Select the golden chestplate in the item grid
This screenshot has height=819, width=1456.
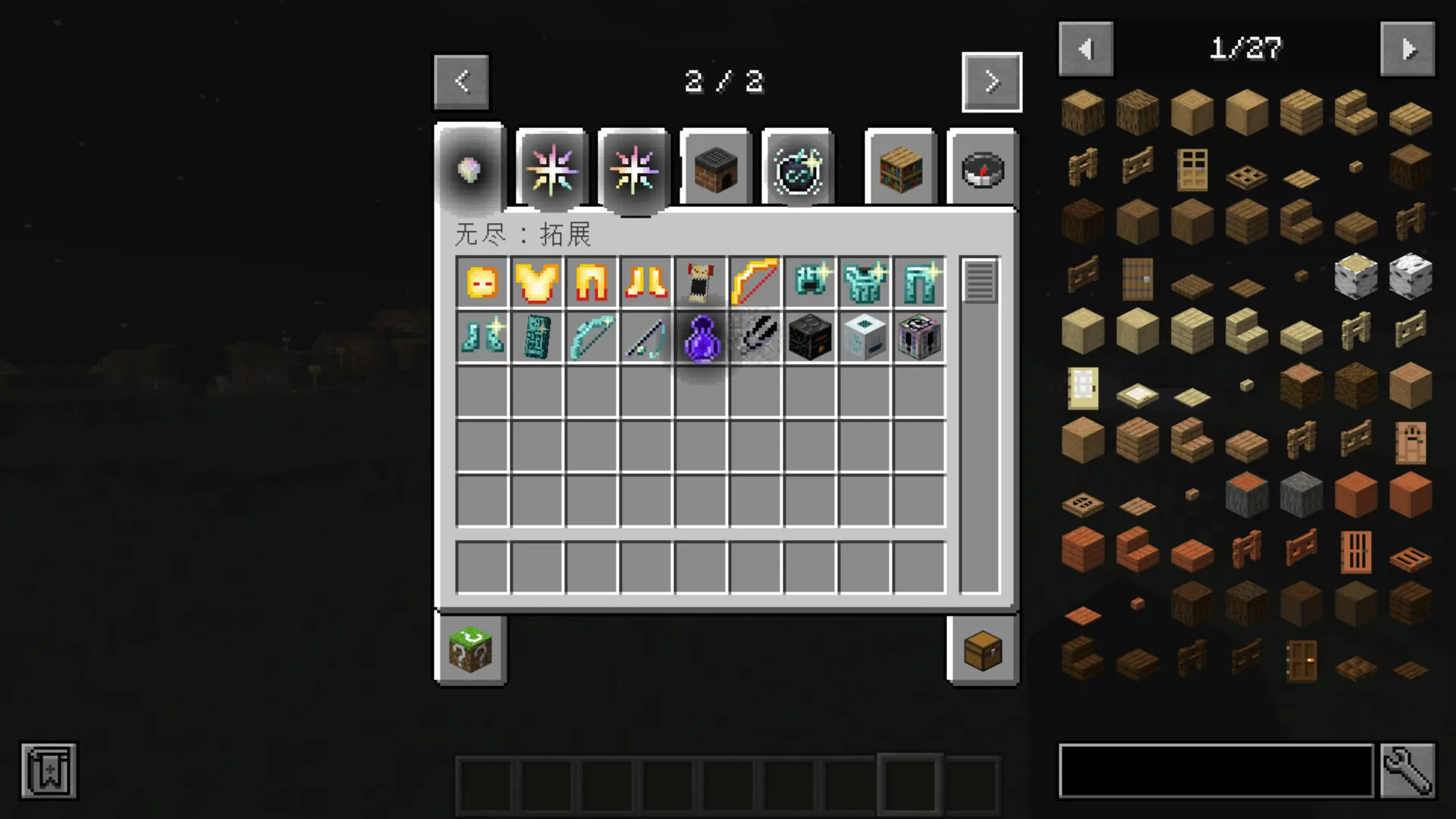(x=536, y=283)
